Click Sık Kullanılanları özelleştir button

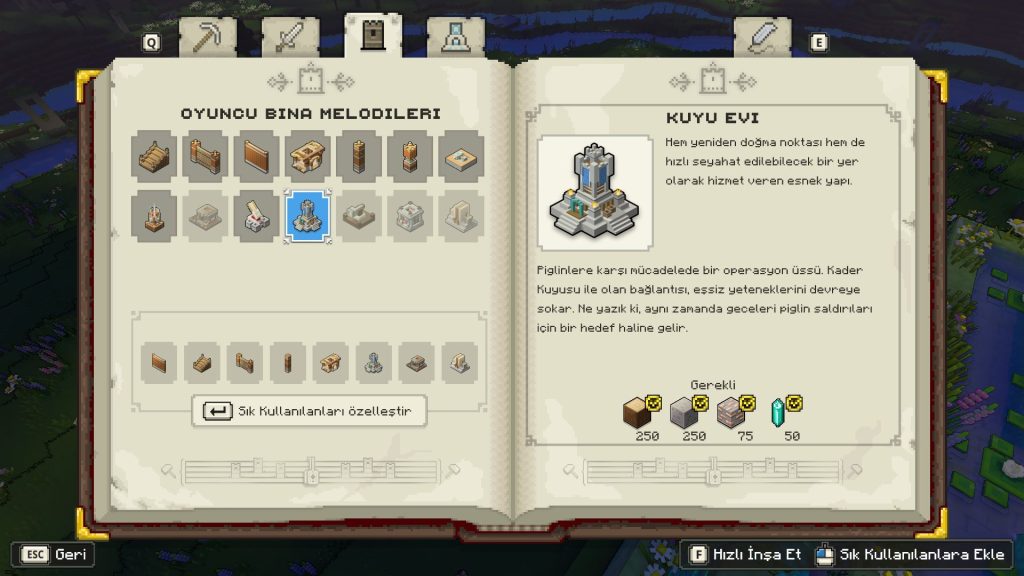click(309, 411)
